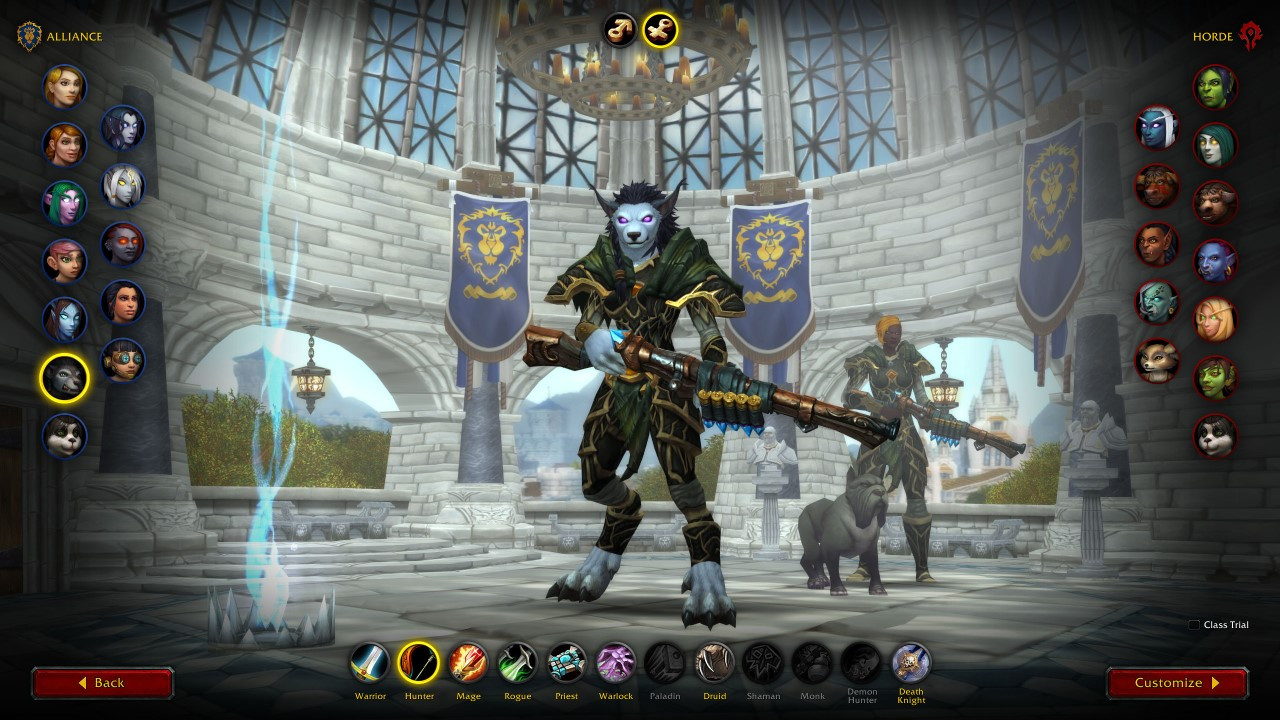The image size is (1280, 720).
Task: Select the Orc race portrait
Action: [x=1215, y=86]
